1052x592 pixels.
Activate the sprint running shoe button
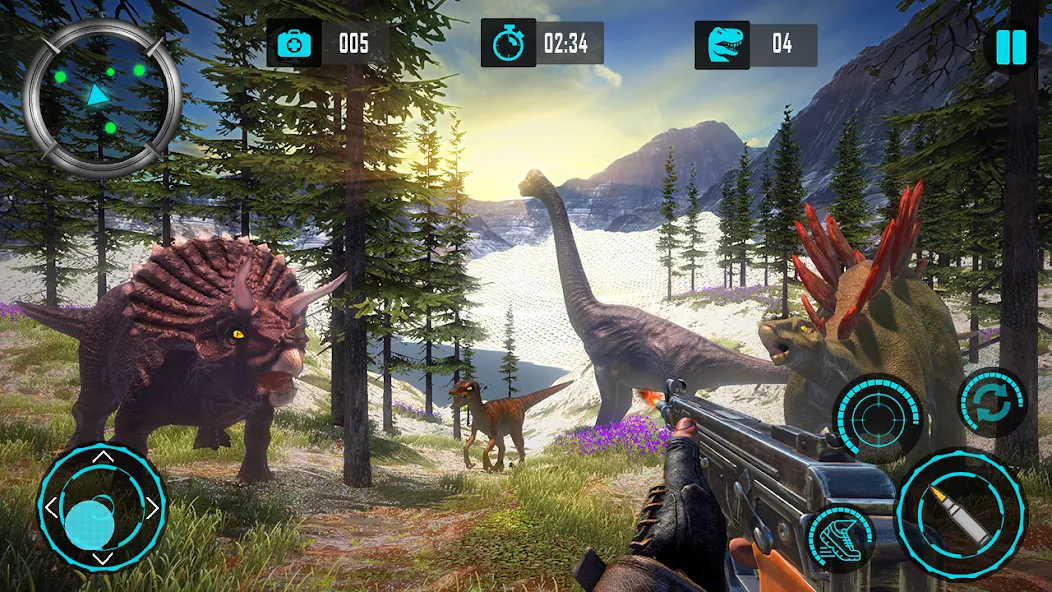pyautogui.click(x=840, y=540)
